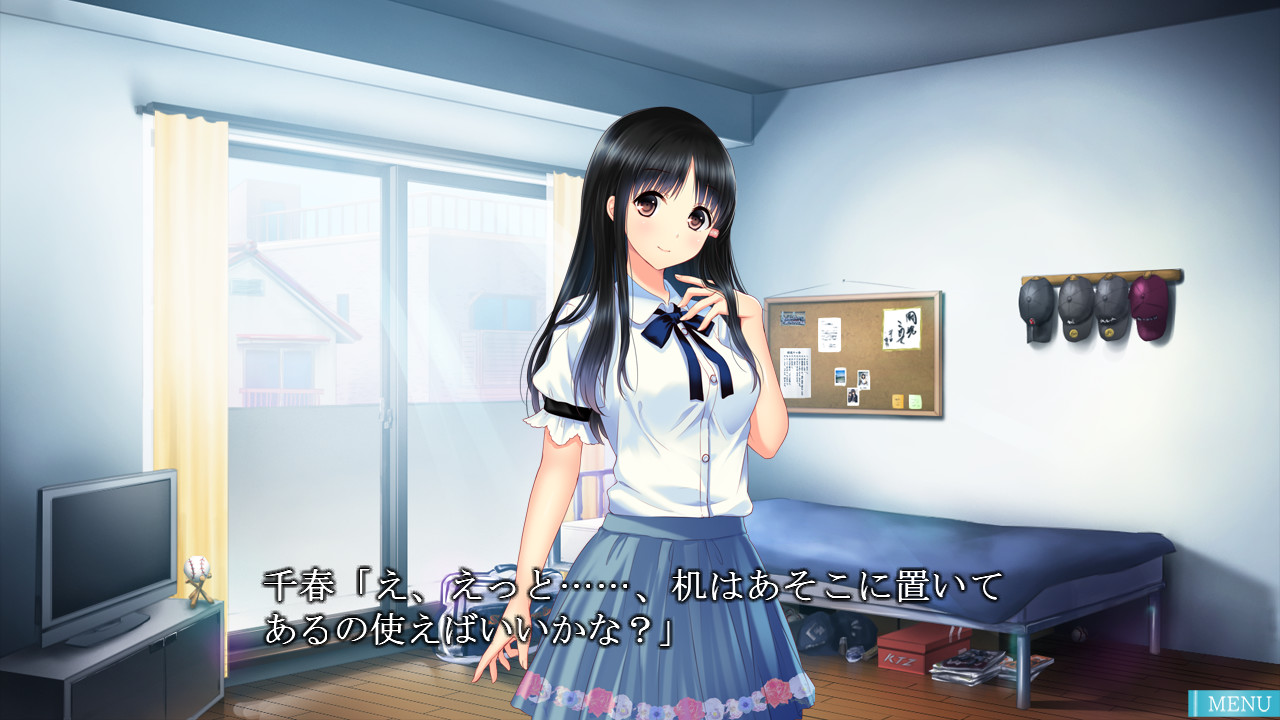Image resolution: width=1280 pixels, height=720 pixels.
Task: Click the green sticky note on the corkboard
Action: (x=915, y=402)
